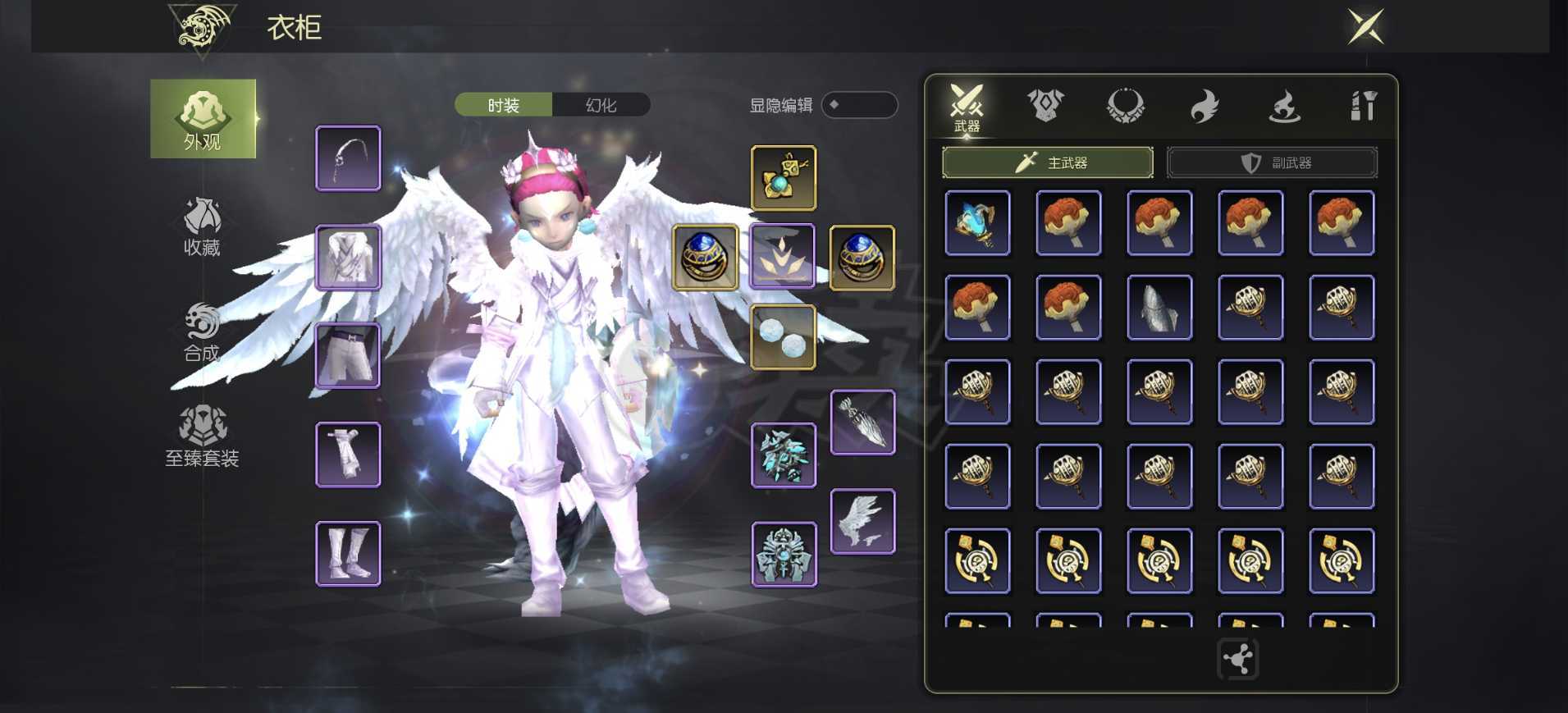The height and width of the screenshot is (713, 1568).
Task: Open the 外观 appearance section
Action: (203, 119)
